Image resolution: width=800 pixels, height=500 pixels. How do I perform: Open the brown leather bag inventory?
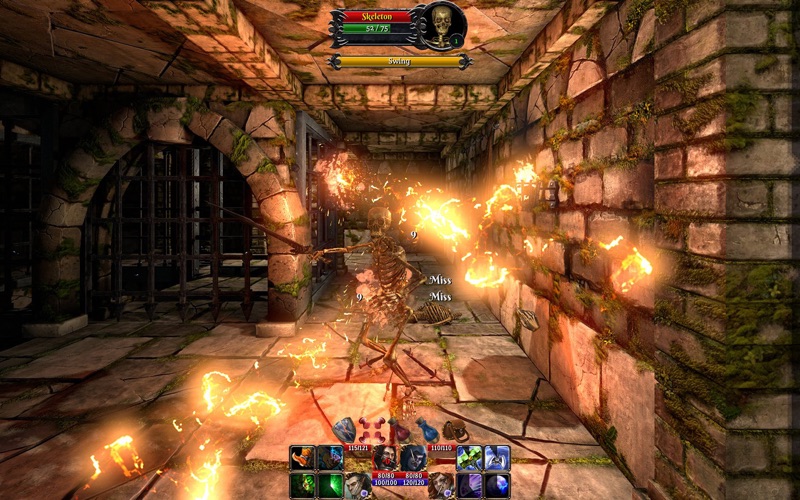455,430
